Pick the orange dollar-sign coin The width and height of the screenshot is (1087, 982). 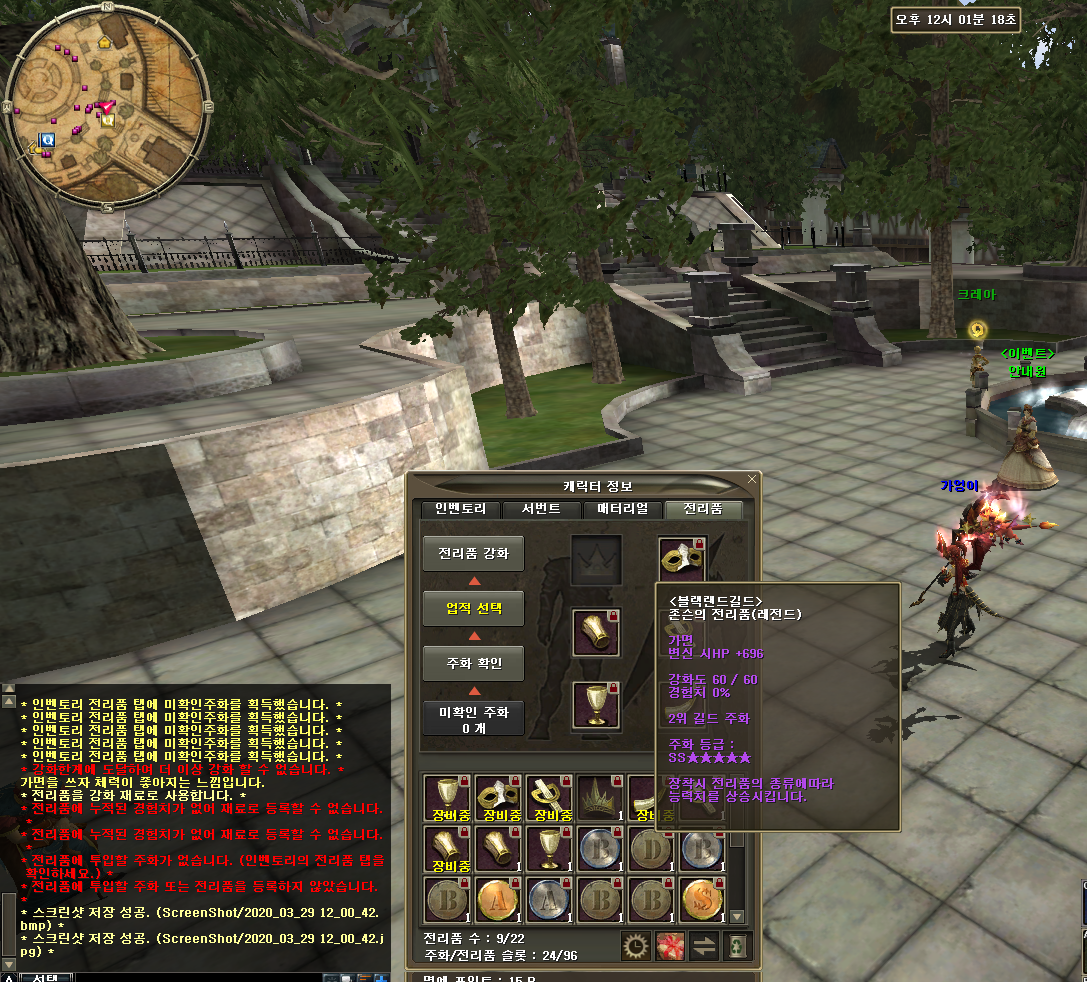(x=703, y=899)
